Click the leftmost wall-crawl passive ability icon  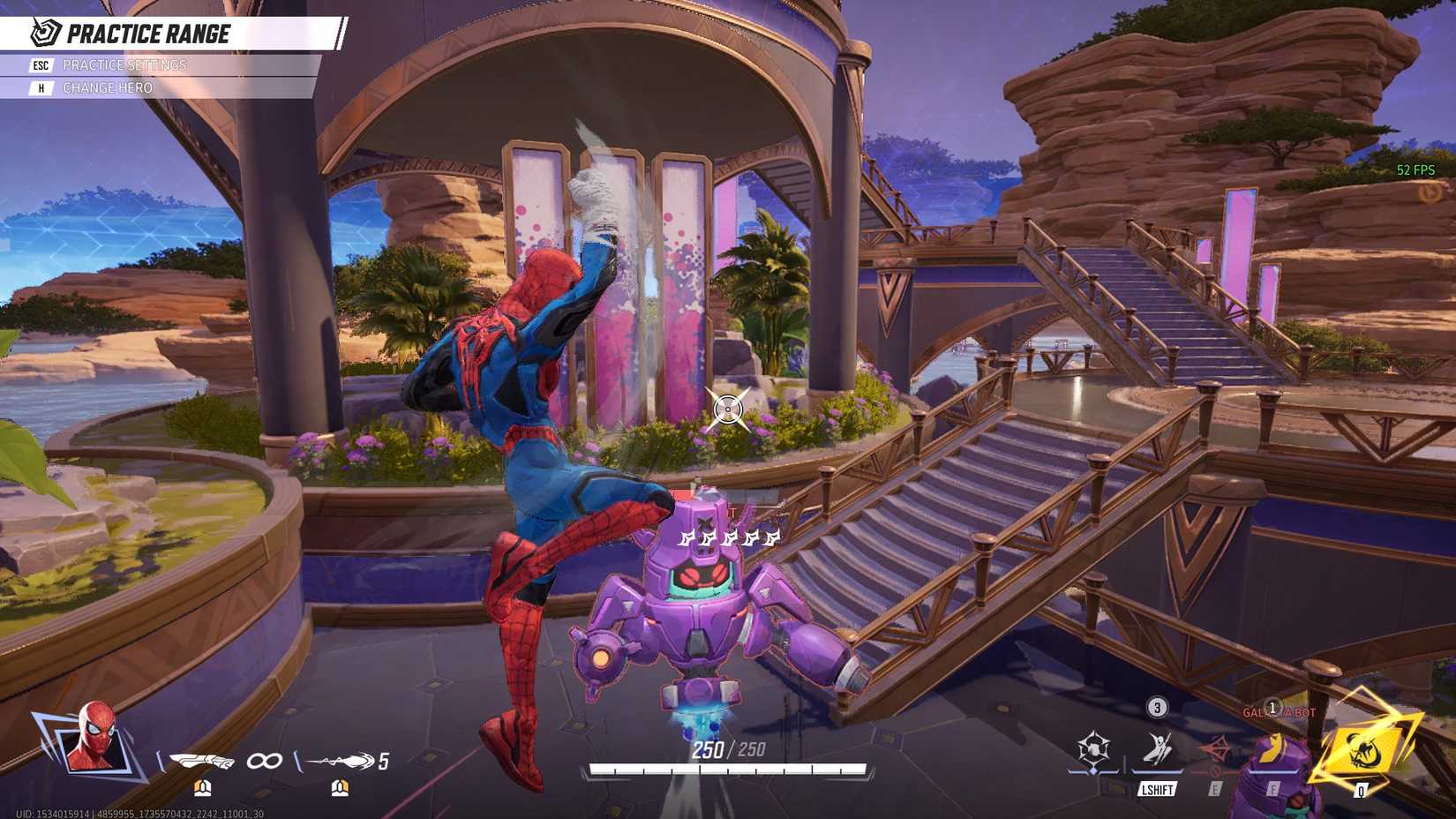[x=1092, y=748]
